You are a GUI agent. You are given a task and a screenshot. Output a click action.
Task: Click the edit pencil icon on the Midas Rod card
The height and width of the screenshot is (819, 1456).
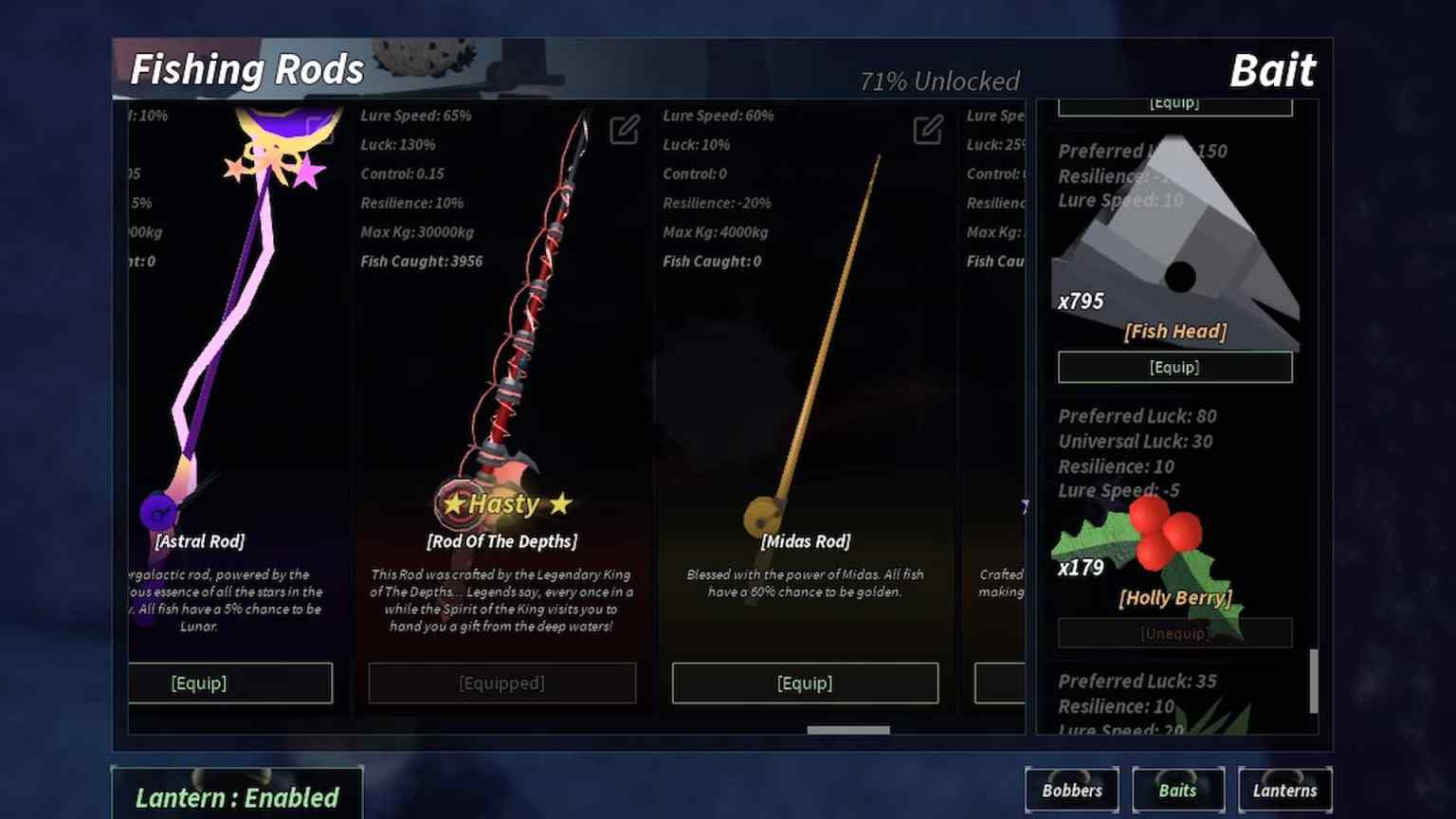(927, 130)
